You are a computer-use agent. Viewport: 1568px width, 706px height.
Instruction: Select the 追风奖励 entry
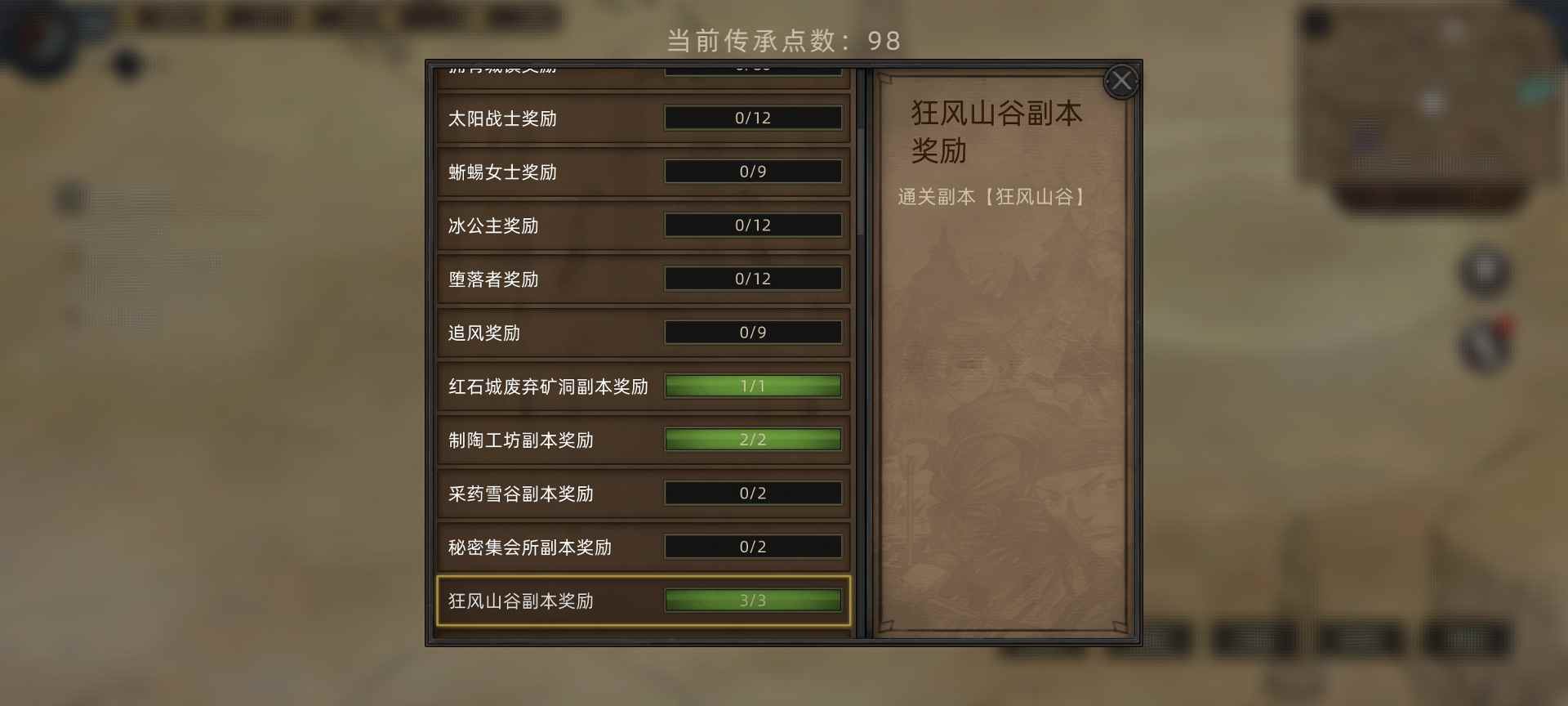643,332
